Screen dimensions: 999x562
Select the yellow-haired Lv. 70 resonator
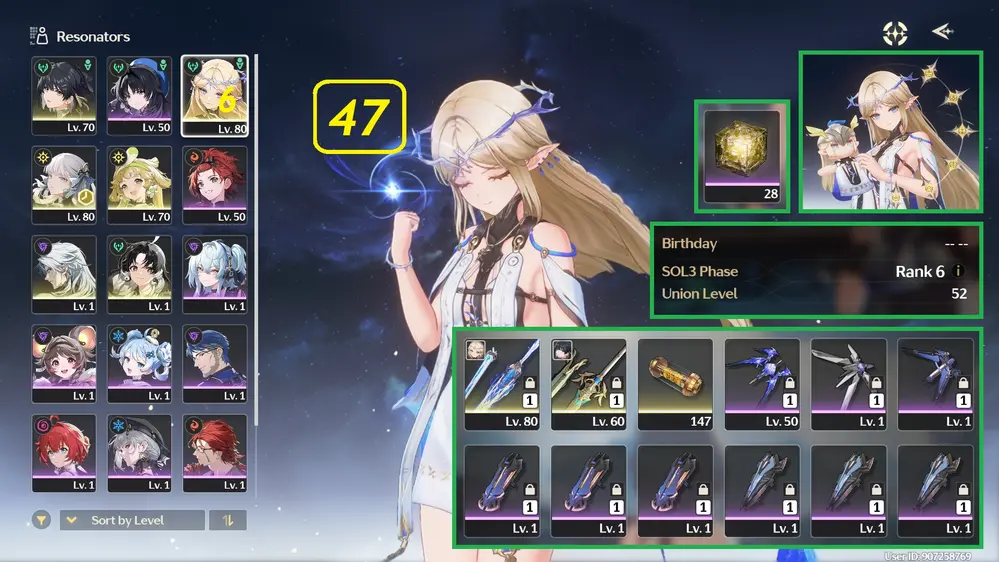(139, 185)
